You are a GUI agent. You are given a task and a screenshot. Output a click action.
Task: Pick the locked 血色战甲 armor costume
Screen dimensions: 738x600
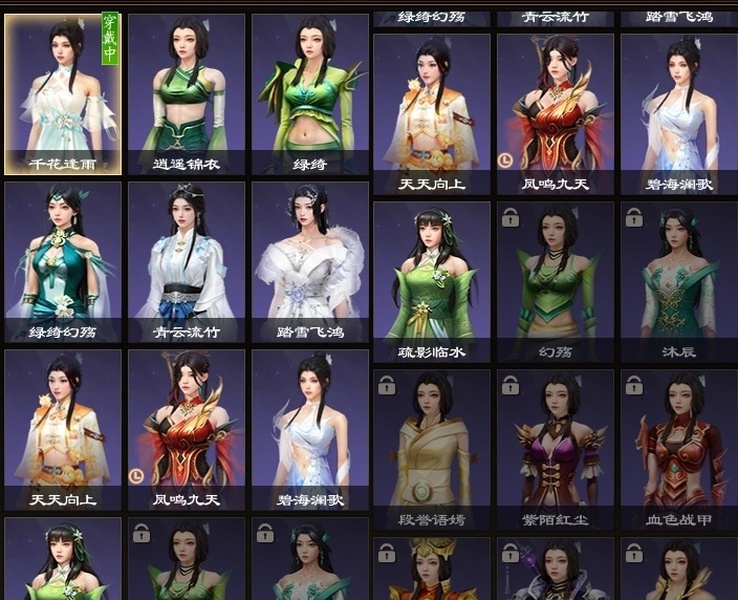(679, 450)
